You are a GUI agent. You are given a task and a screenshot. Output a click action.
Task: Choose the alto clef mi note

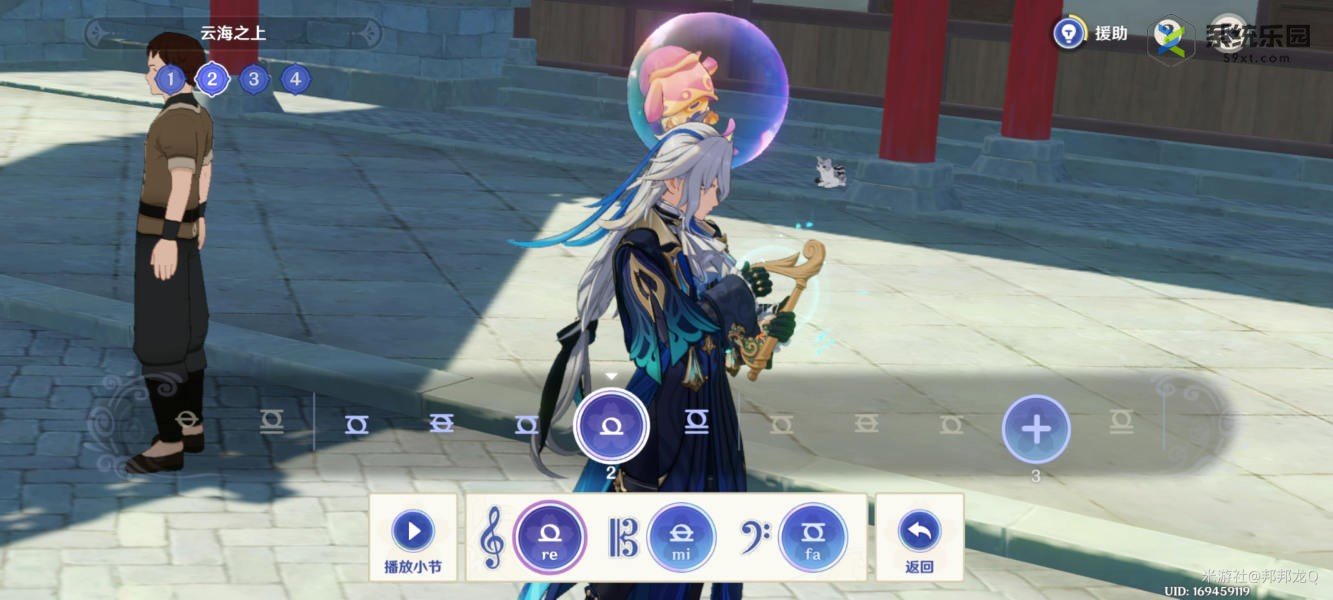pyautogui.click(x=681, y=537)
